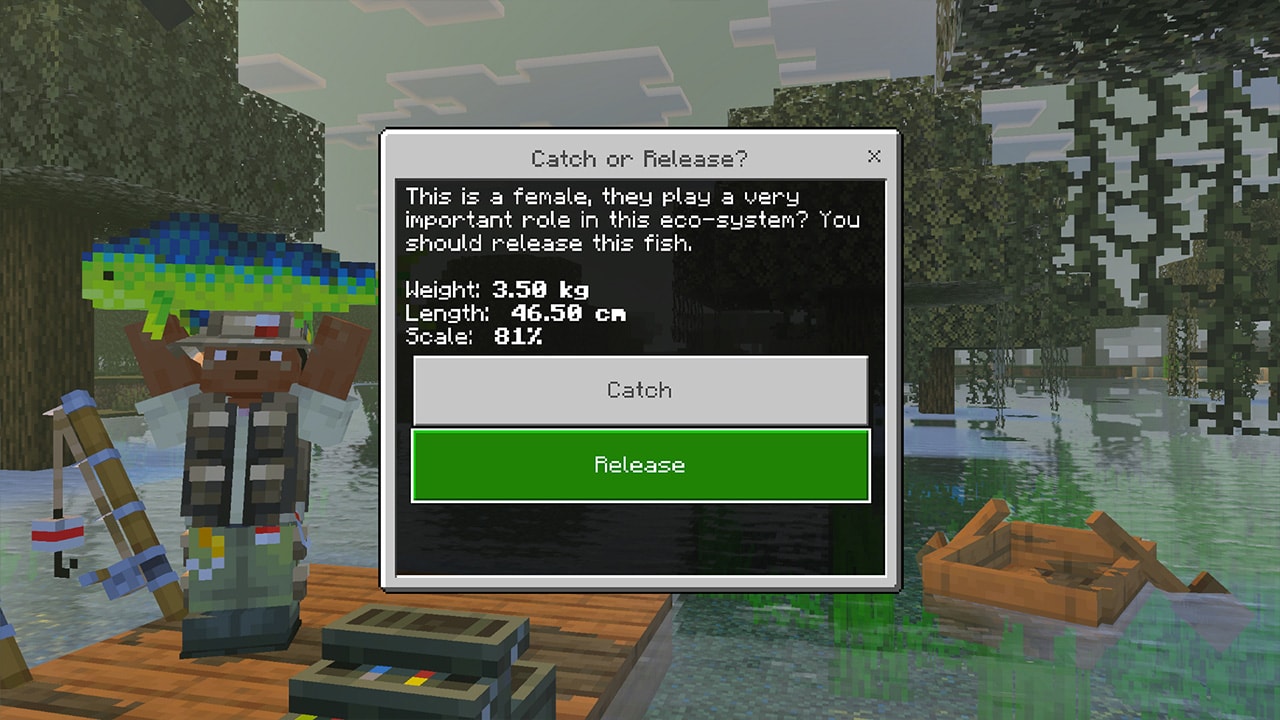This screenshot has width=1280, height=720.
Task: Choose the Catch button
Action: point(640,390)
